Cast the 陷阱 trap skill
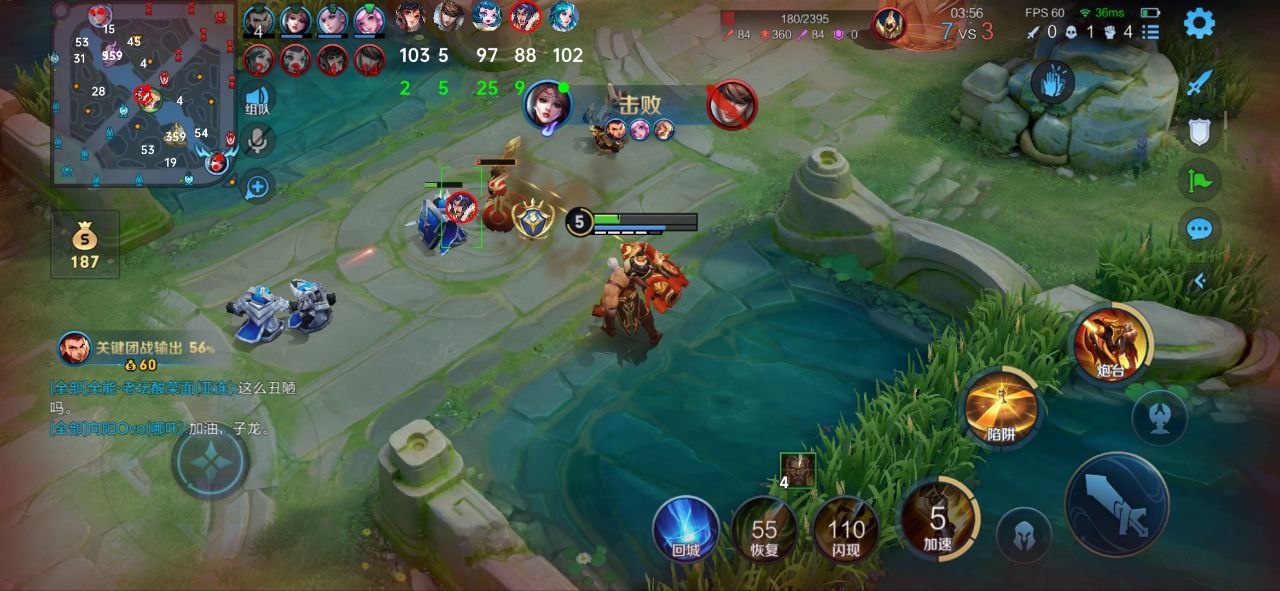The width and height of the screenshot is (1280, 591). pyautogui.click(x=1001, y=408)
